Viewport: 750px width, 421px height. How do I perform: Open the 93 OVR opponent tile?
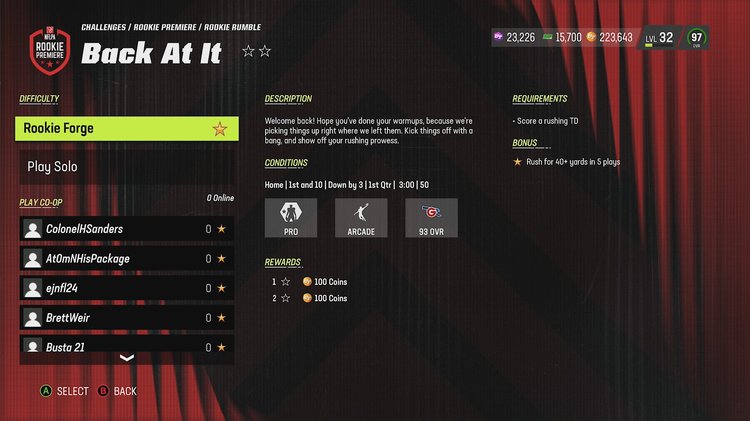[431, 218]
